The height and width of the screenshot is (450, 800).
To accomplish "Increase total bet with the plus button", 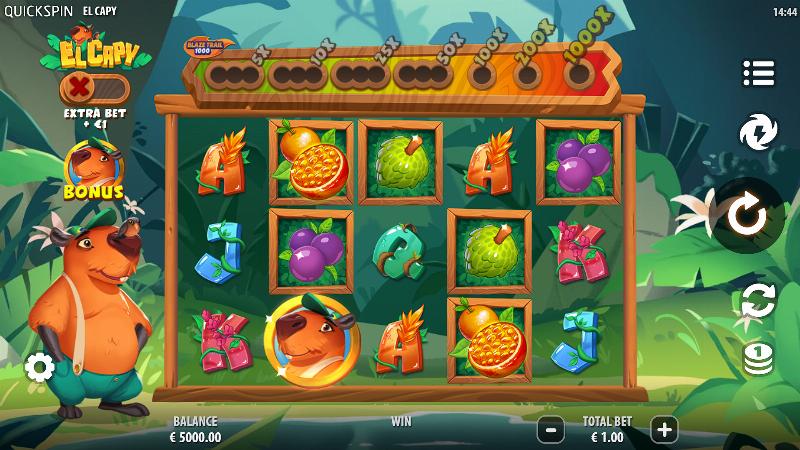I will (664, 430).
